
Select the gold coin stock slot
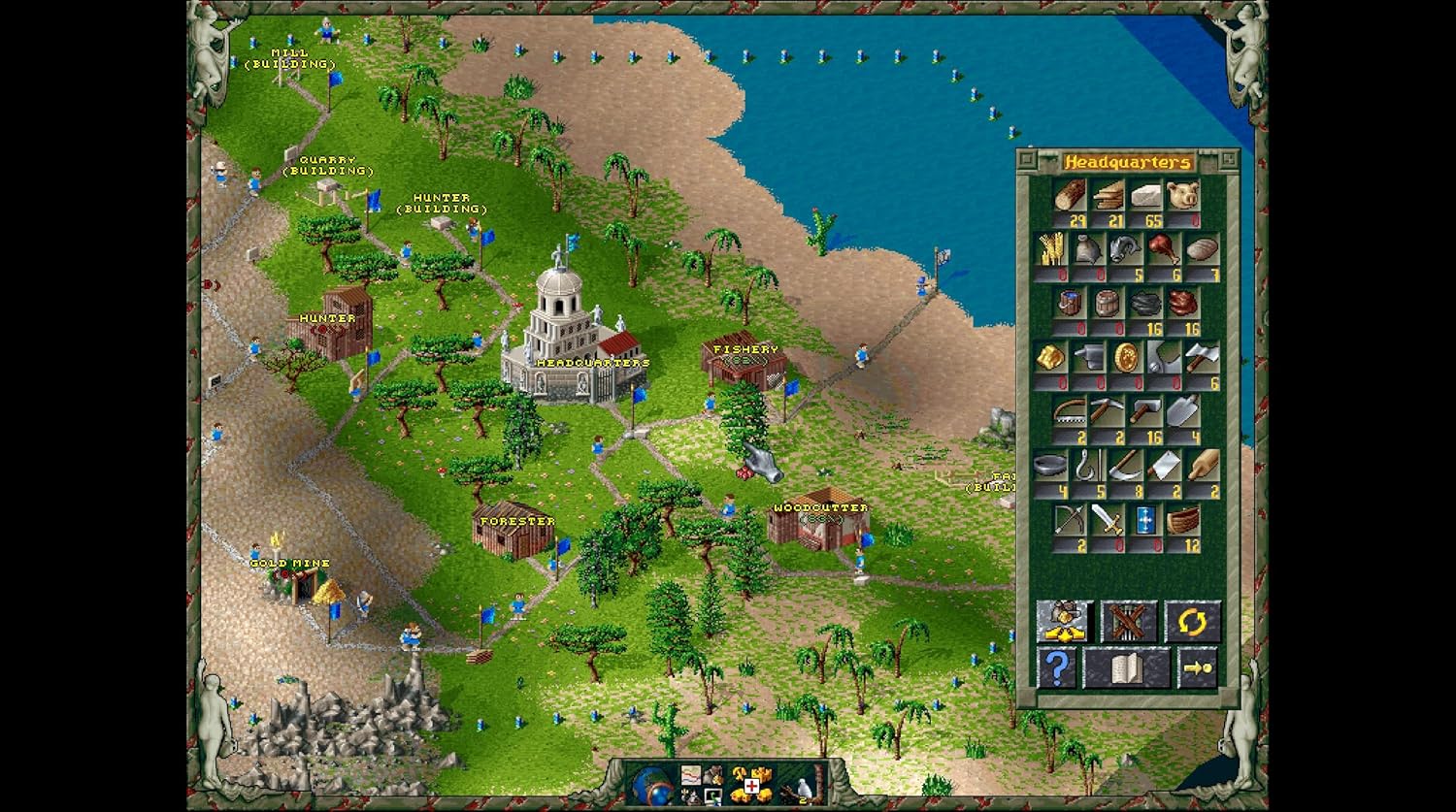pyautogui.click(x=1126, y=357)
